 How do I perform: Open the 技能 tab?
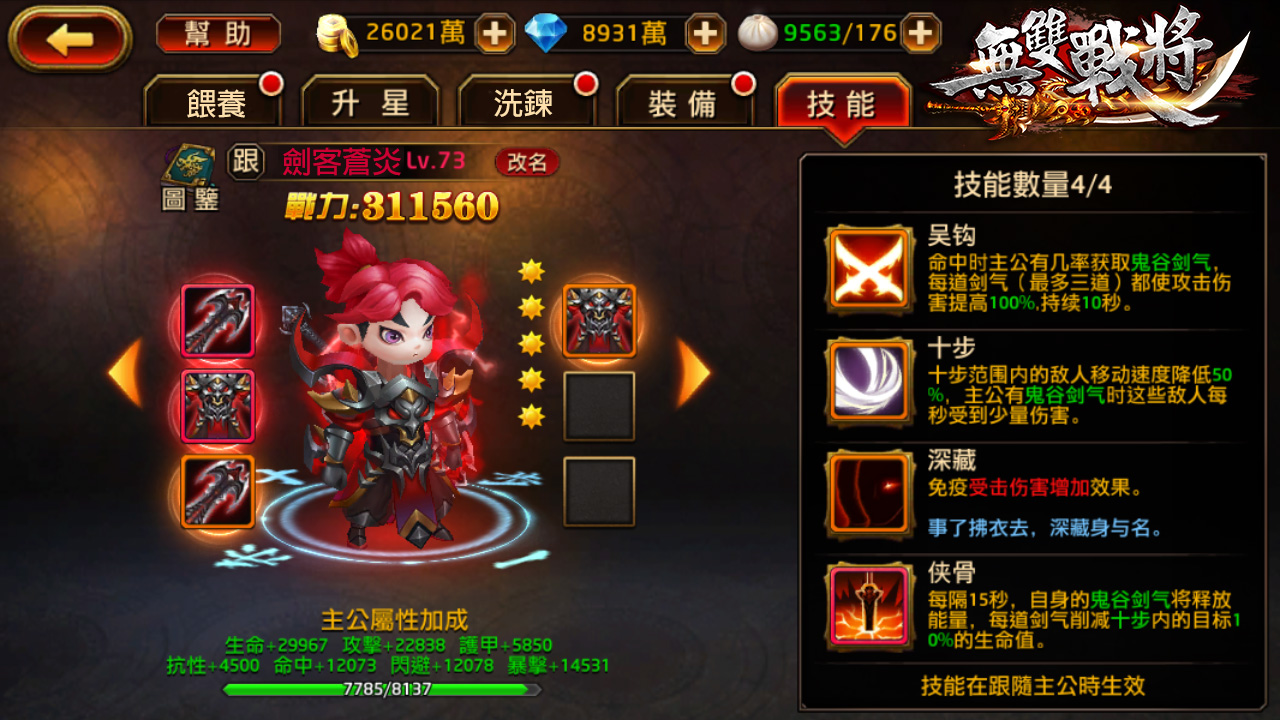843,101
